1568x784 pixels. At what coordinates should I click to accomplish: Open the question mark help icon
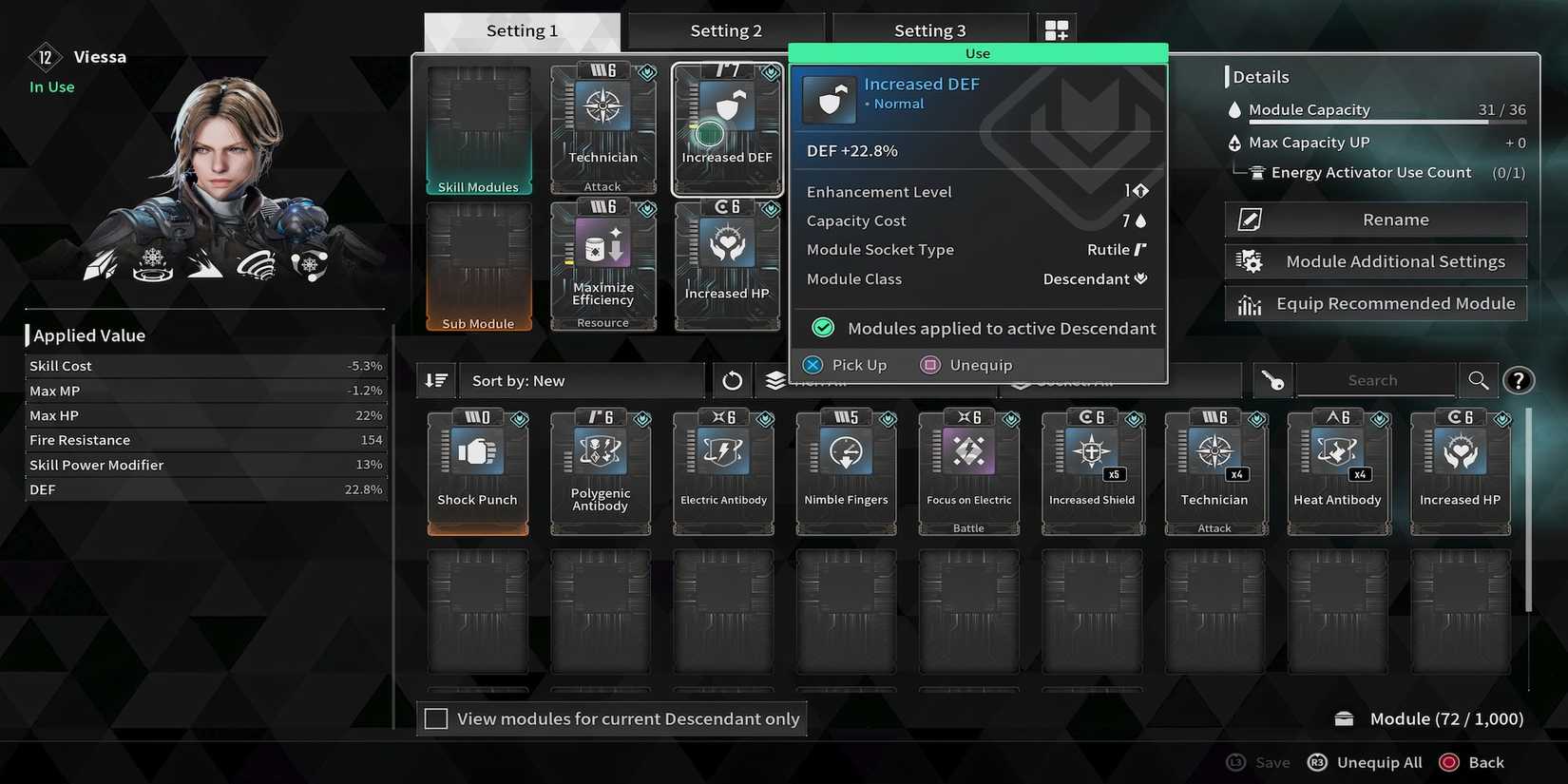tap(1519, 379)
